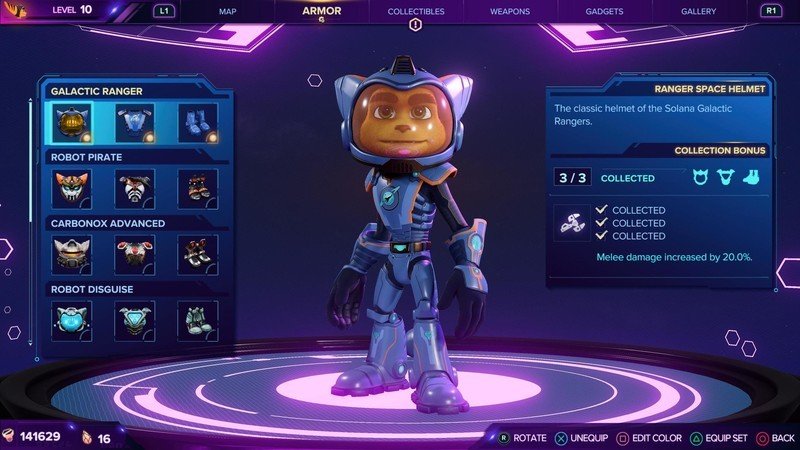Select the Carbonox Advanced chest armor slot
Screen dimensions: 800x450
pyautogui.click(x=135, y=254)
